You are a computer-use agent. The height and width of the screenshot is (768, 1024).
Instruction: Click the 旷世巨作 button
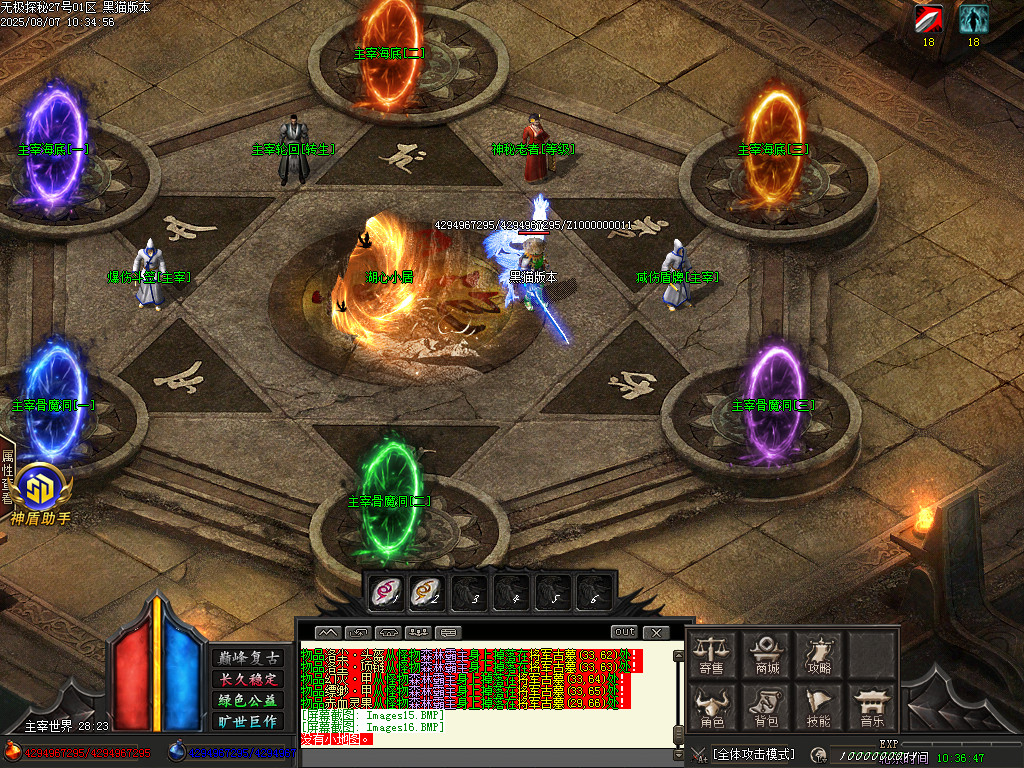[249, 721]
